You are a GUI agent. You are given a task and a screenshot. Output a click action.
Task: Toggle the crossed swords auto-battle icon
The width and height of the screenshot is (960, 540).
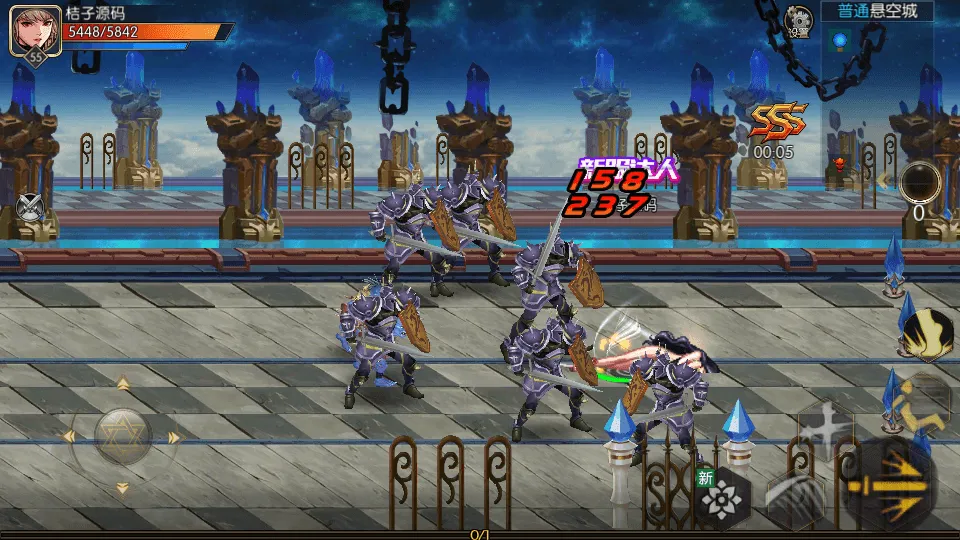(31, 207)
